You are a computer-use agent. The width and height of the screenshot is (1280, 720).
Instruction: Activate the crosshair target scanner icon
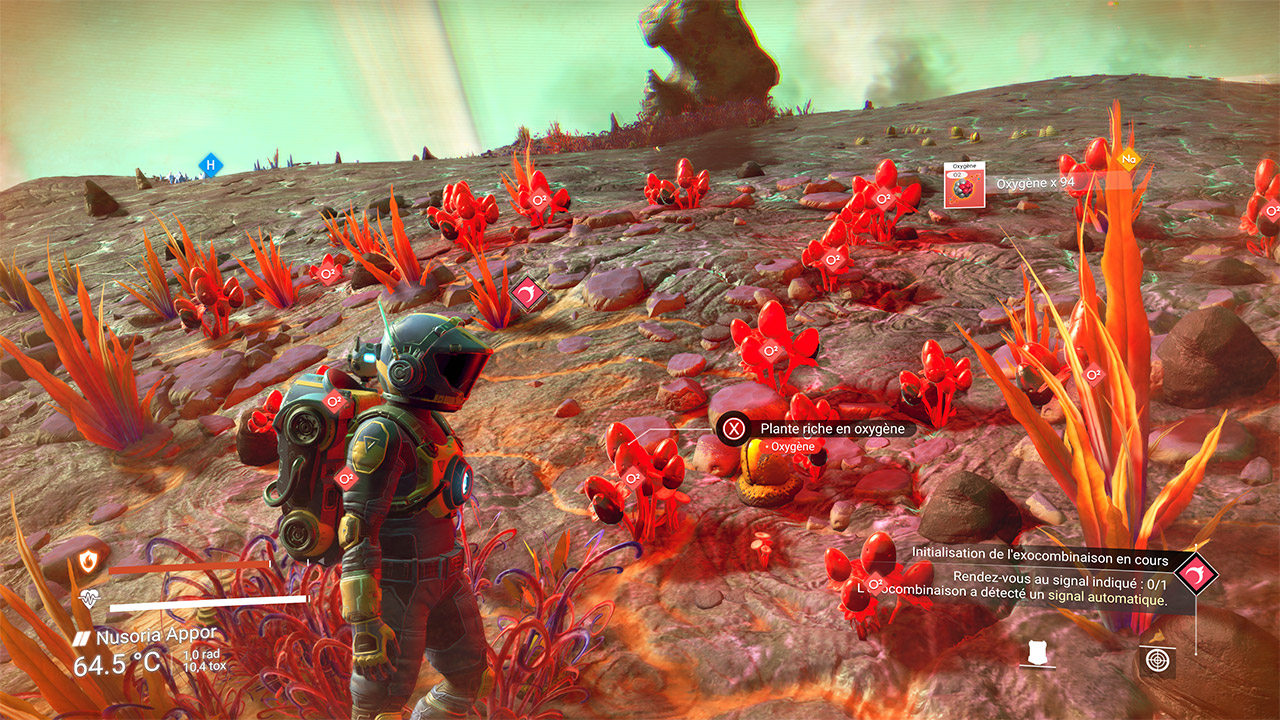(x=1157, y=660)
